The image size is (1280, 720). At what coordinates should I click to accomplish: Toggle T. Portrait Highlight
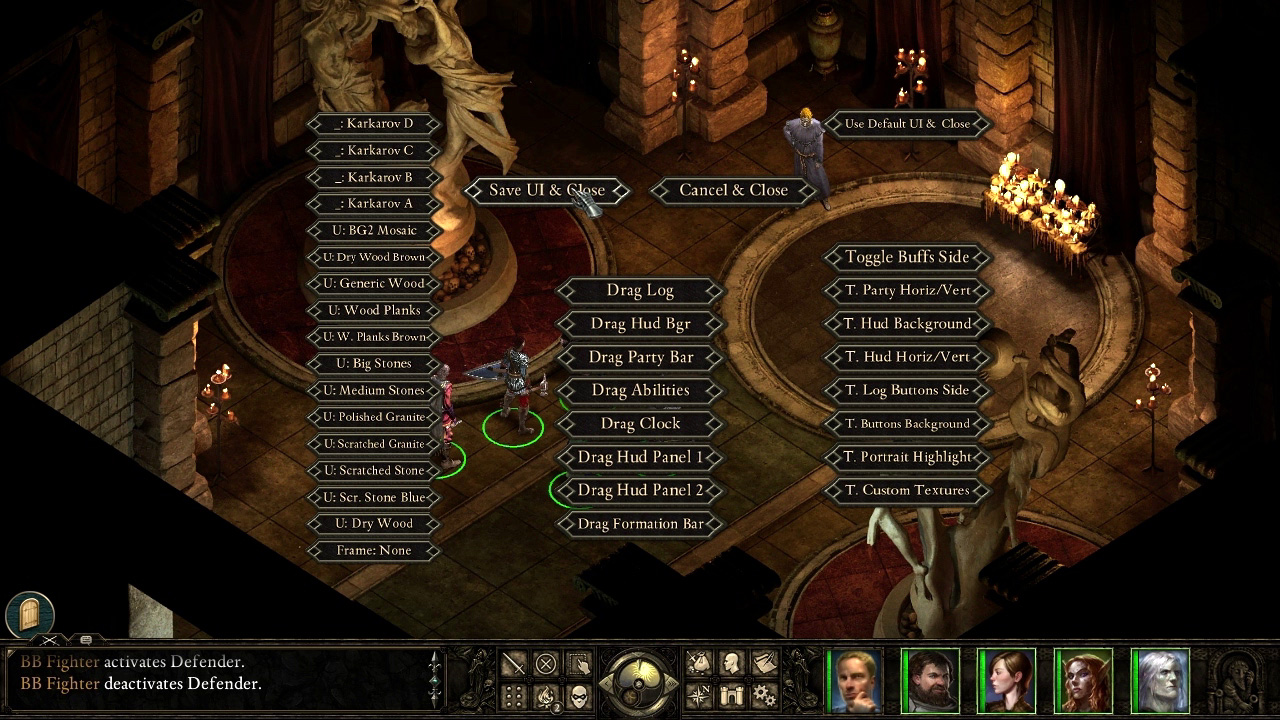pos(907,457)
